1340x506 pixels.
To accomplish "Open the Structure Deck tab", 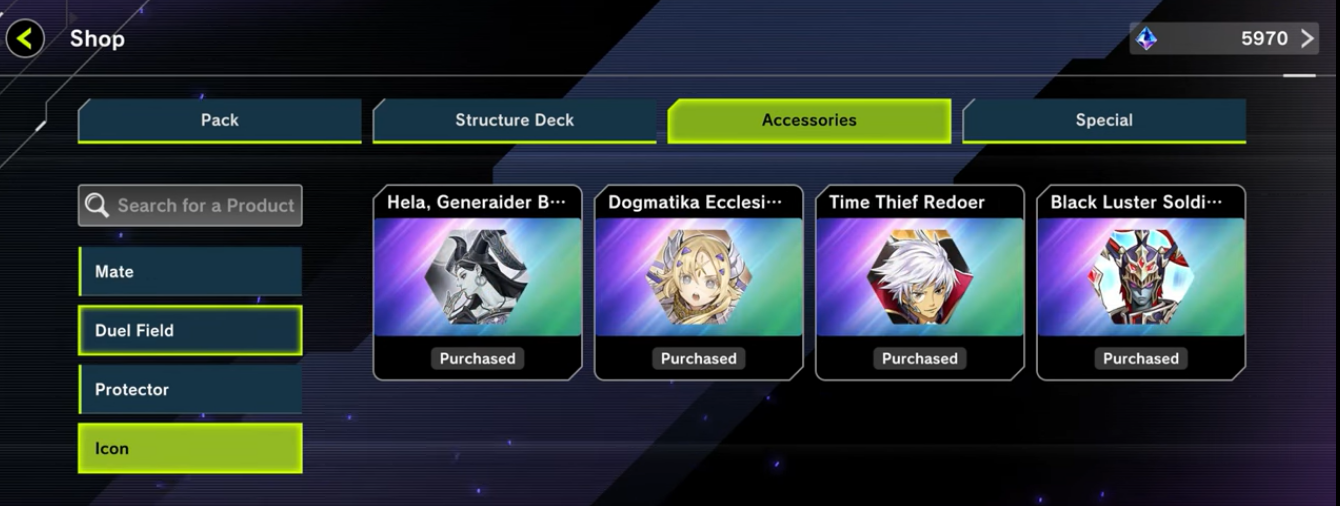I will coord(514,120).
